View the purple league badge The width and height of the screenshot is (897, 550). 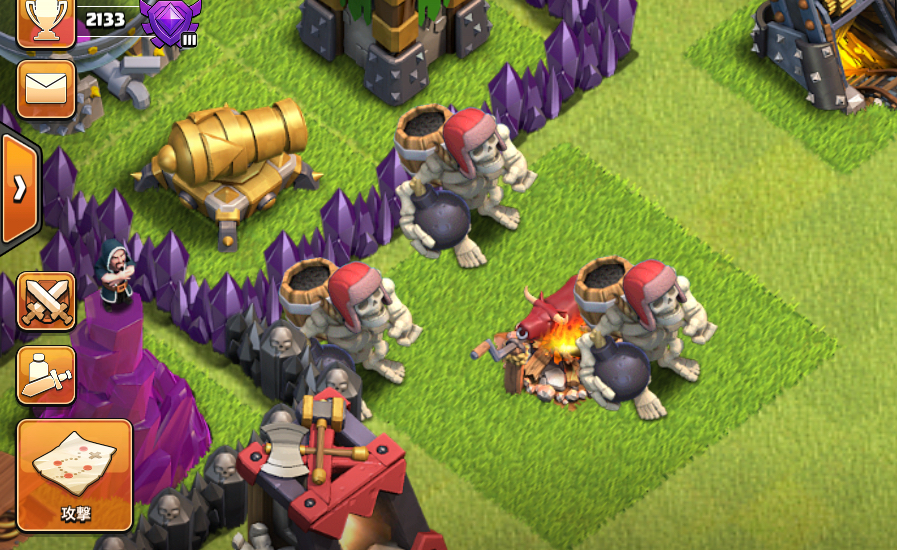pos(170,19)
